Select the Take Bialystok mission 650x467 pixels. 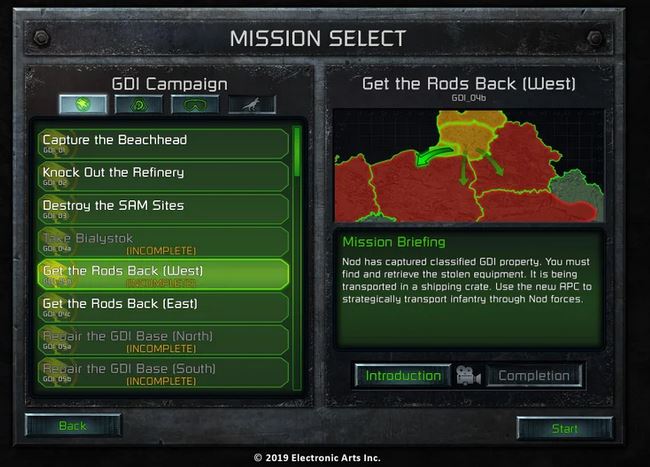pyautogui.click(x=164, y=240)
